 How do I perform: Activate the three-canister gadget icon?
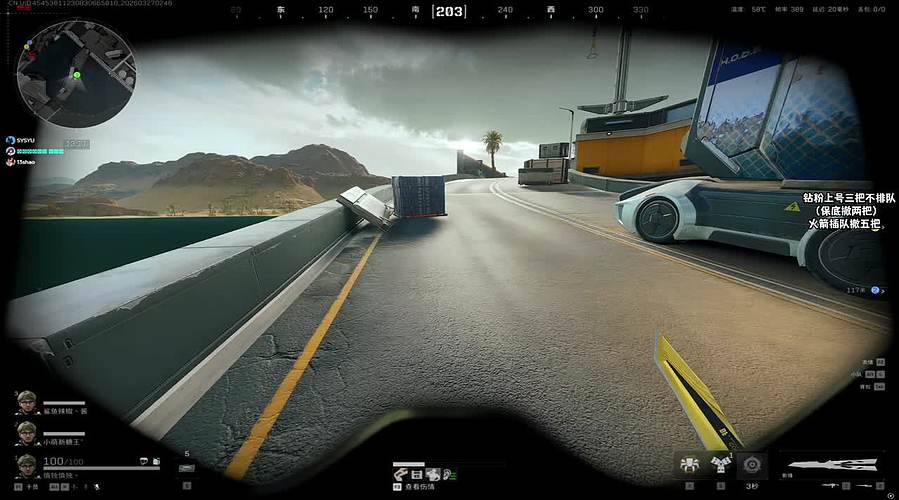point(720,464)
